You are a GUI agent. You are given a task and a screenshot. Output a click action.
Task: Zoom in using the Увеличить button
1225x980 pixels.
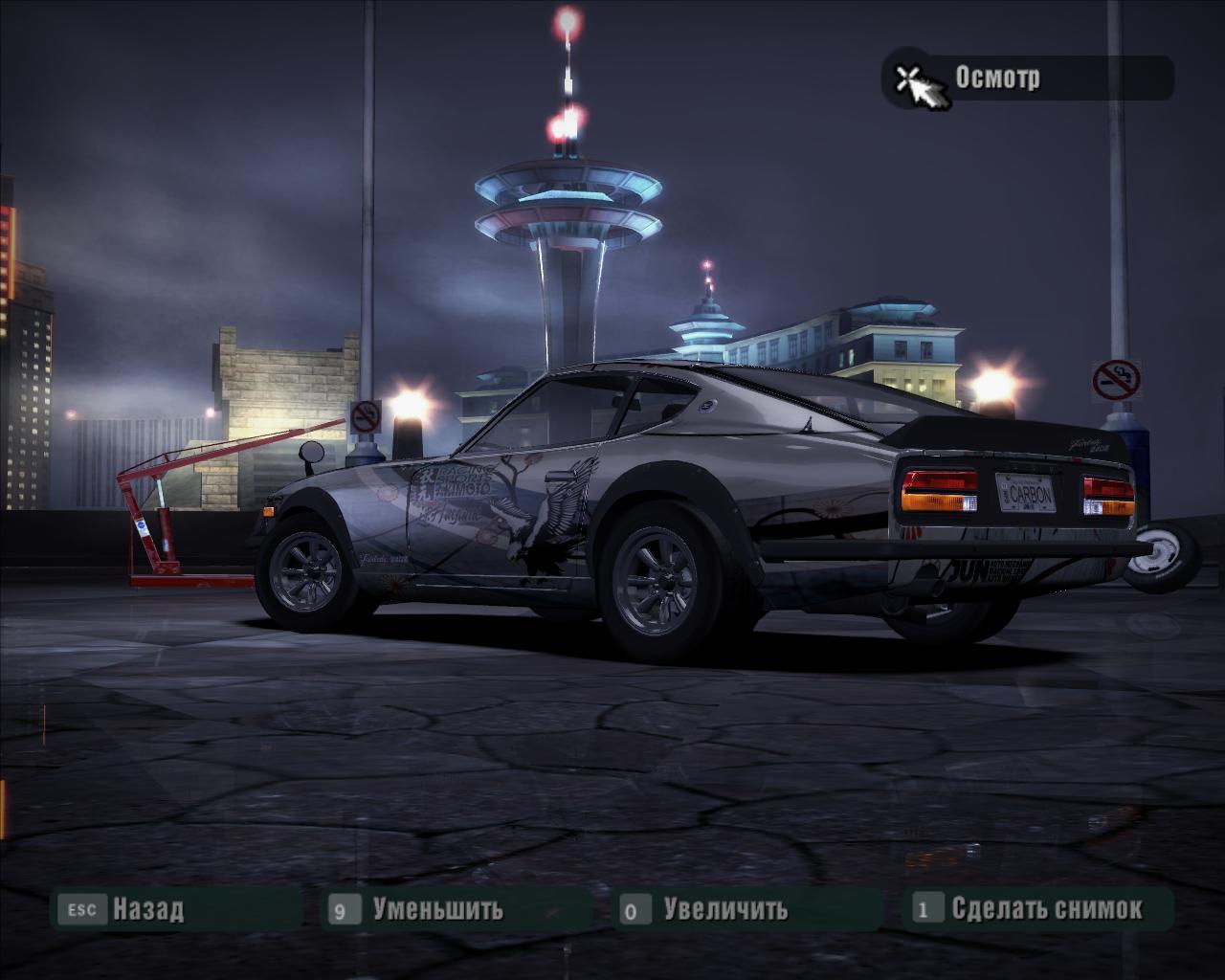724,908
